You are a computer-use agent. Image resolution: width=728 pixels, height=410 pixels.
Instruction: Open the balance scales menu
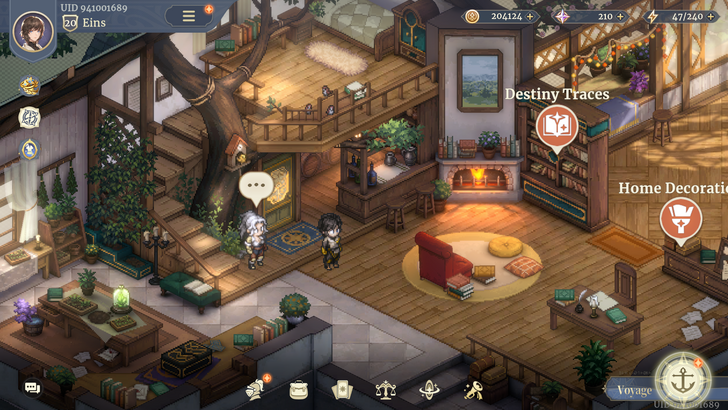(385, 389)
